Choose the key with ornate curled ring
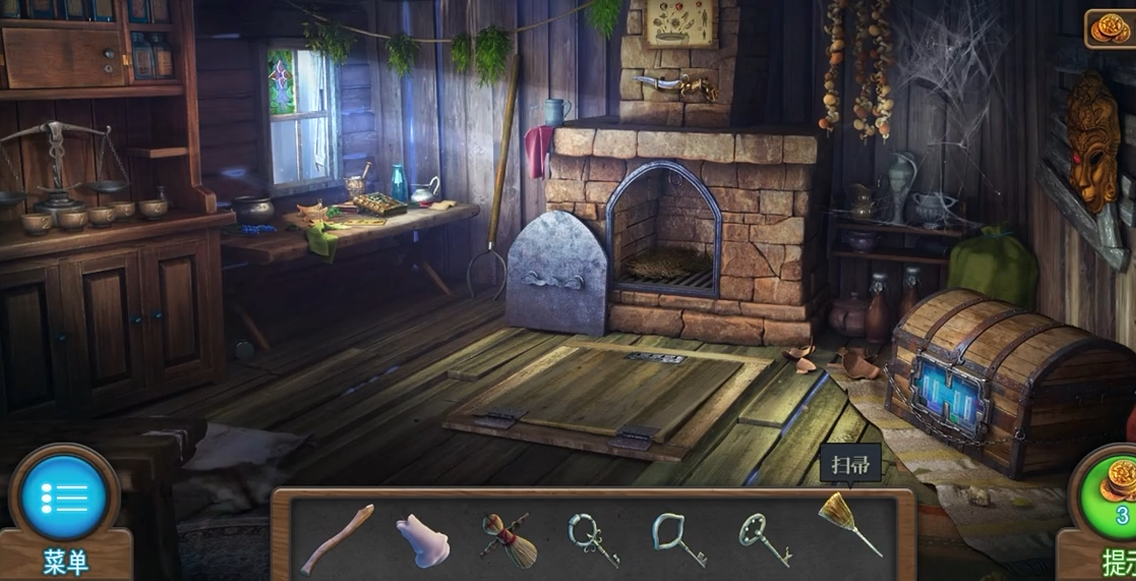The image size is (1136, 581). pyautogui.click(x=593, y=540)
